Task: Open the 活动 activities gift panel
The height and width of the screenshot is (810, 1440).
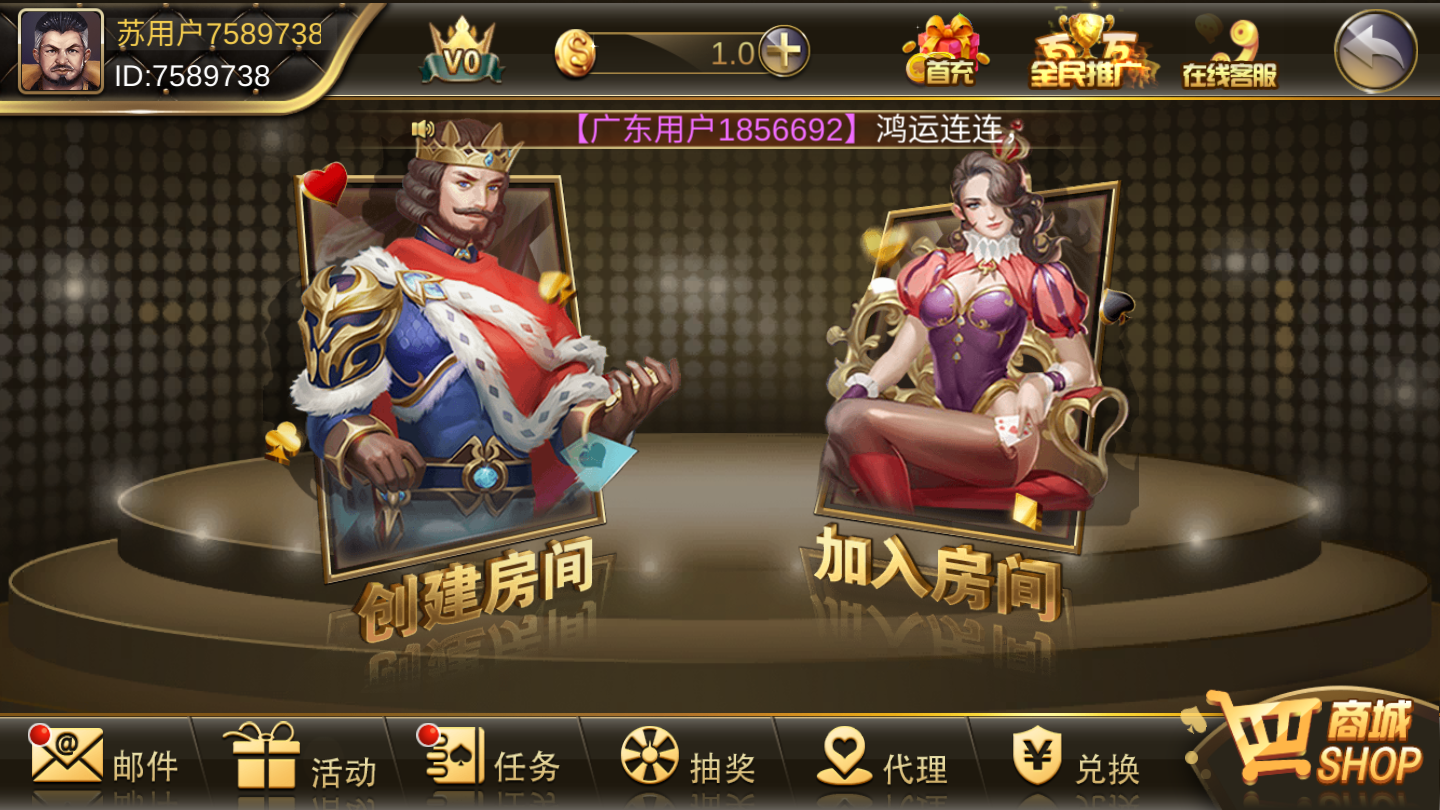Action: (x=305, y=765)
